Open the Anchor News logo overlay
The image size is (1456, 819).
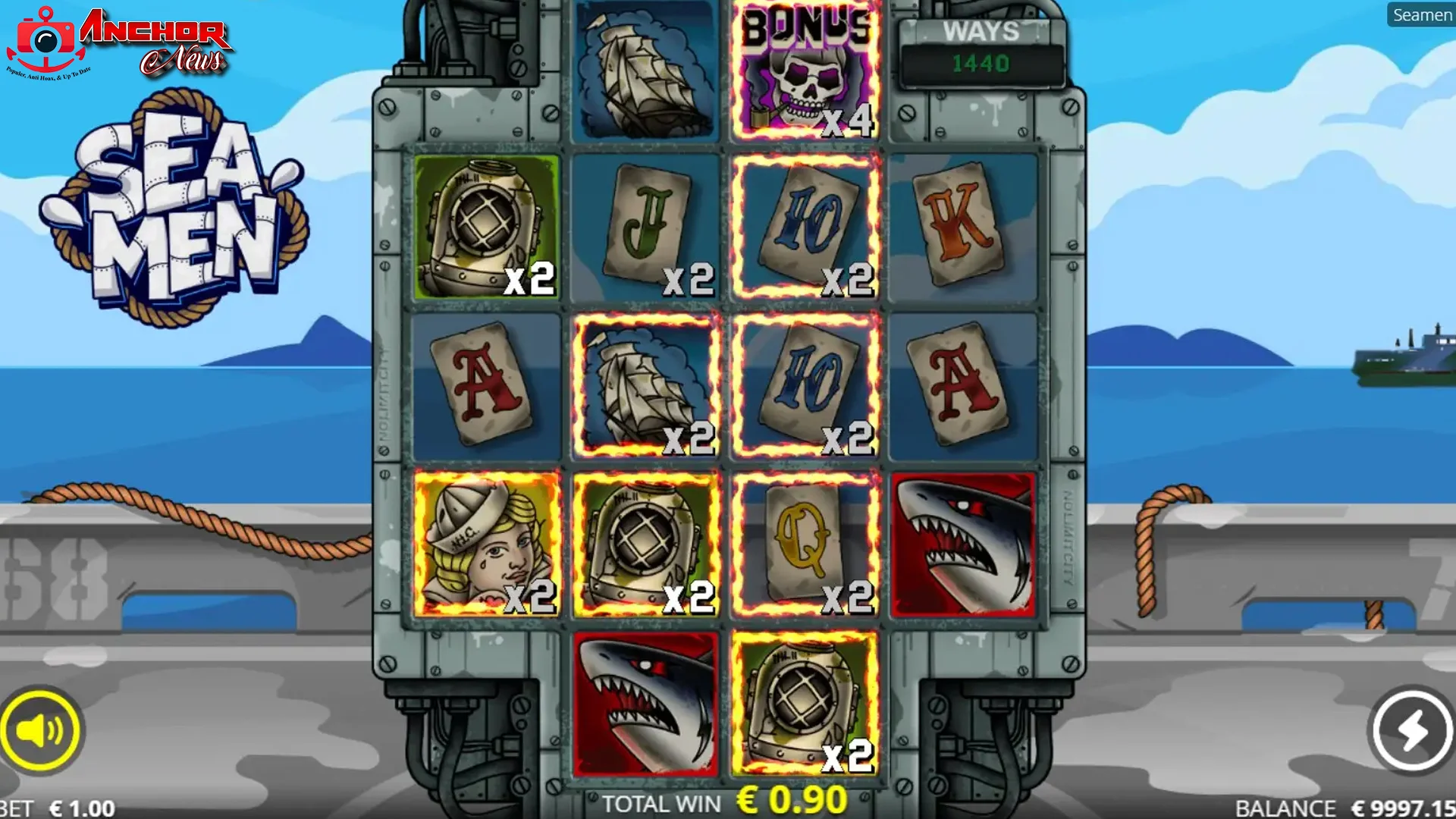point(121,43)
